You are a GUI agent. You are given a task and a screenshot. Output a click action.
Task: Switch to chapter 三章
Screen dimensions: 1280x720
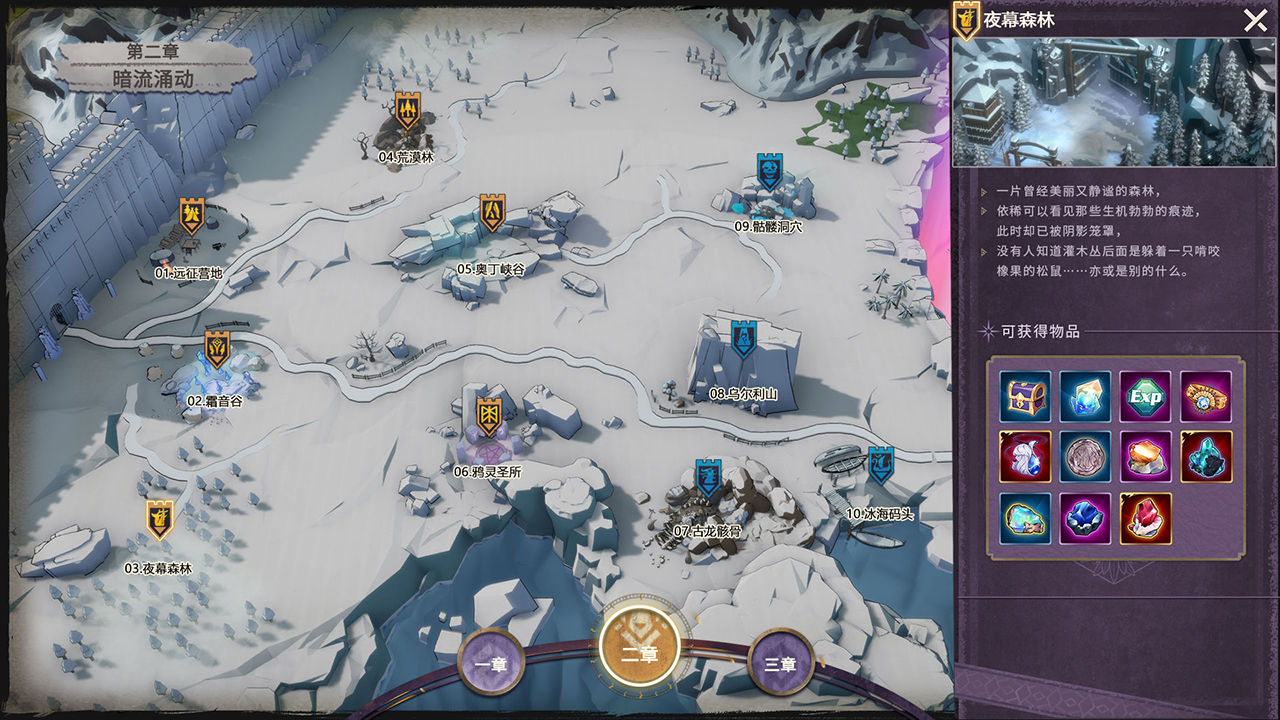click(780, 662)
